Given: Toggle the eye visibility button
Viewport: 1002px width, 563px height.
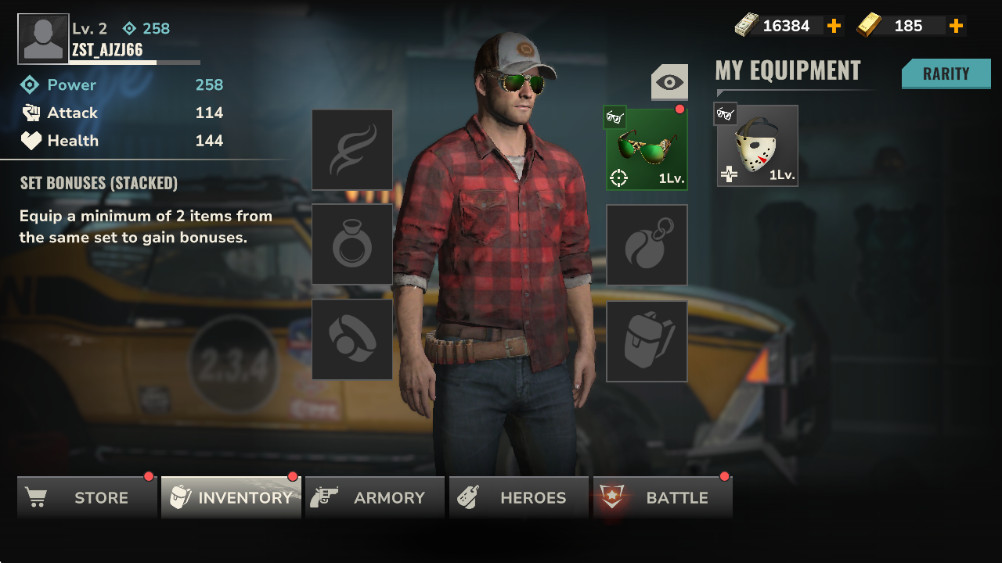Looking at the screenshot, I should [669, 82].
